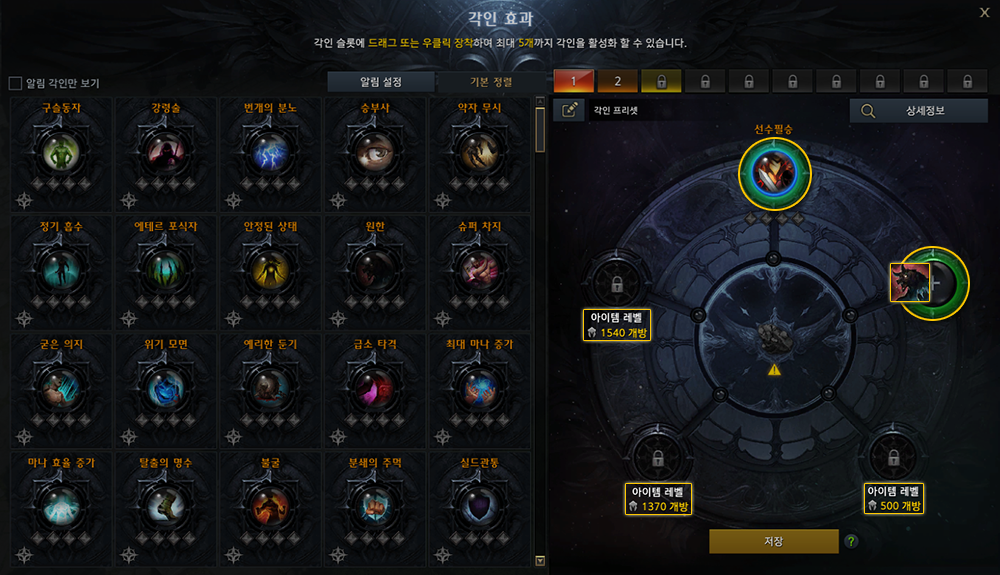Select the 슈퍼 차지 engraving
This screenshot has height=575, width=1000.
pos(478,268)
